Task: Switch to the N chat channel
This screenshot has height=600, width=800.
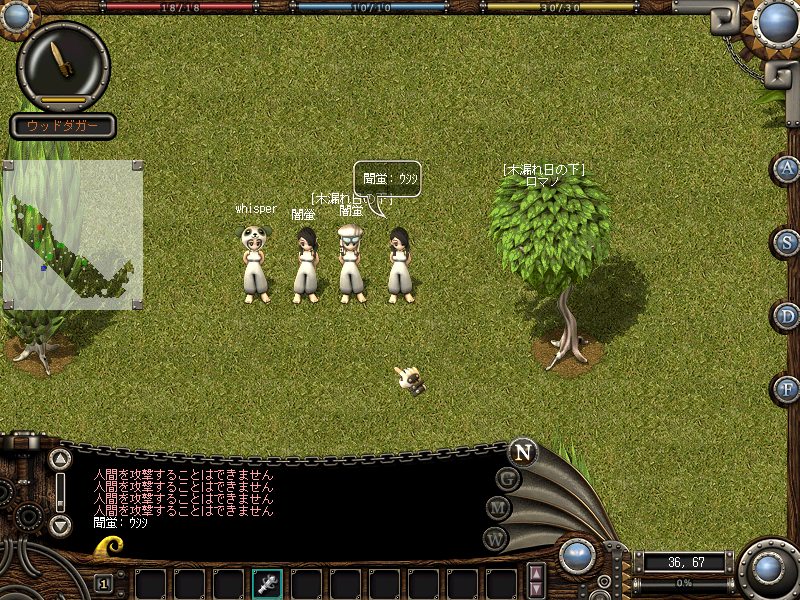Action: [x=522, y=451]
